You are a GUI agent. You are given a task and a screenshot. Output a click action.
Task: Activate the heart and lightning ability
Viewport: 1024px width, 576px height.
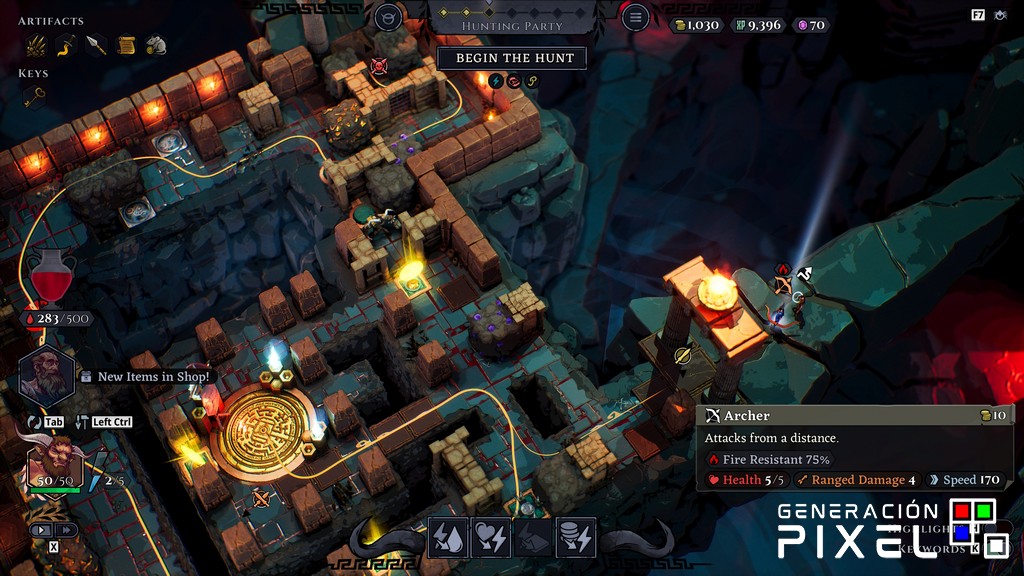(491, 538)
